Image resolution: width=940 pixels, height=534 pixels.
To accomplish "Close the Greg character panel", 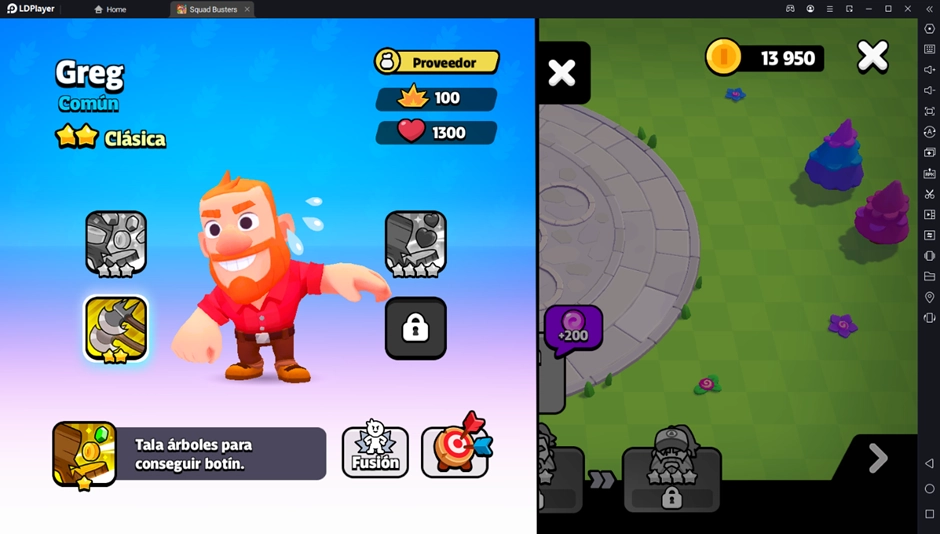I will (562, 72).
